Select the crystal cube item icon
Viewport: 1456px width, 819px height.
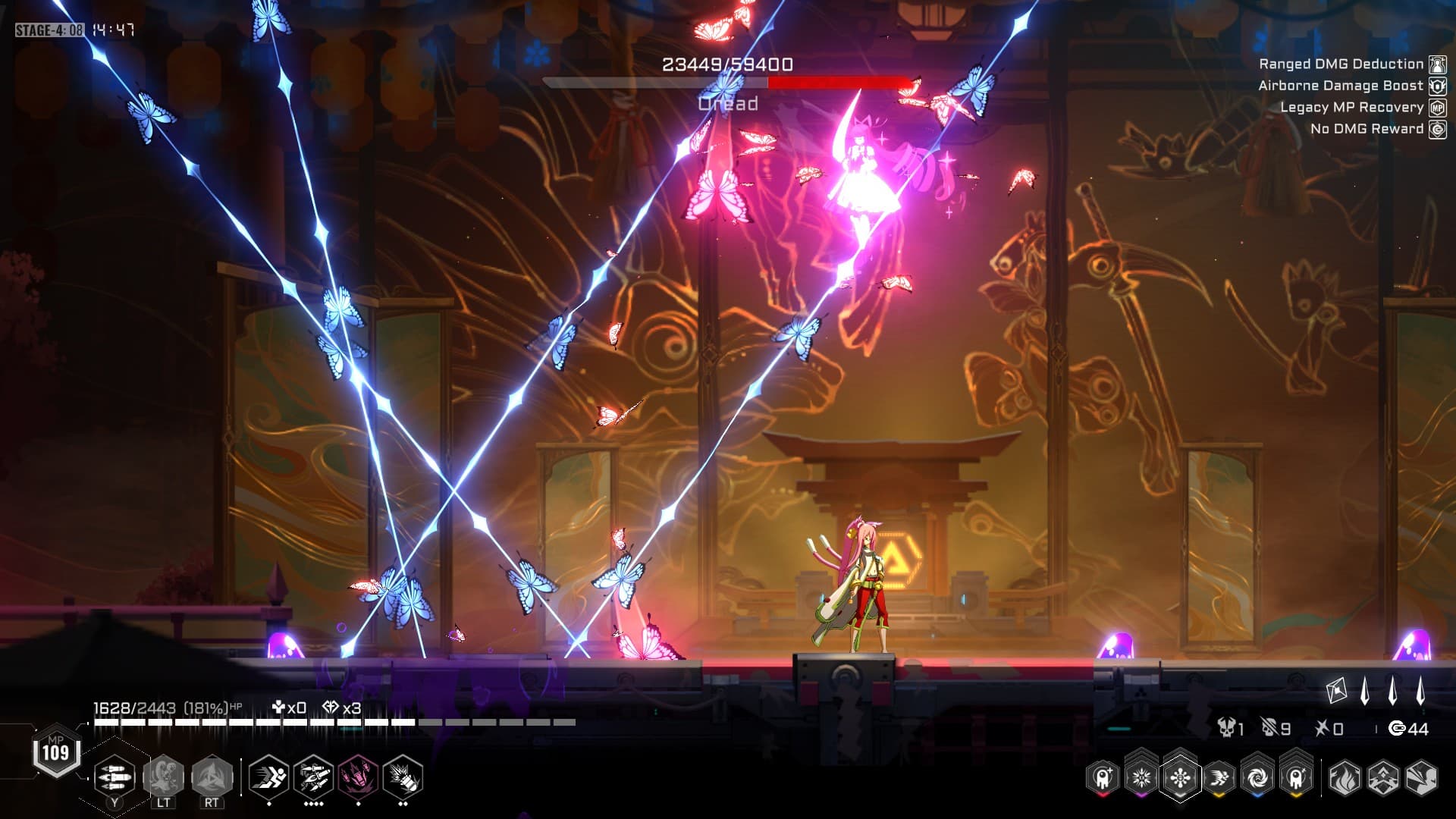(x=1336, y=691)
